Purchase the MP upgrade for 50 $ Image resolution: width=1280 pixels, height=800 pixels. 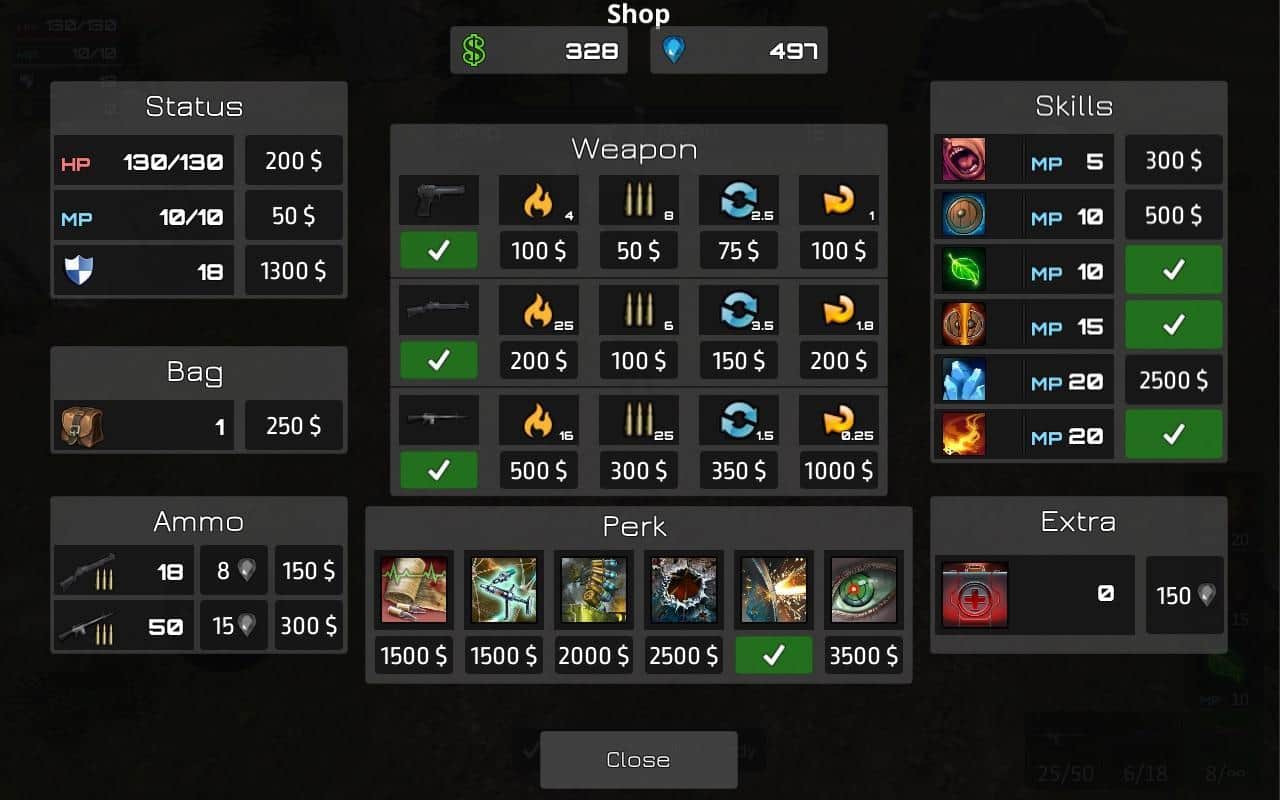294,216
